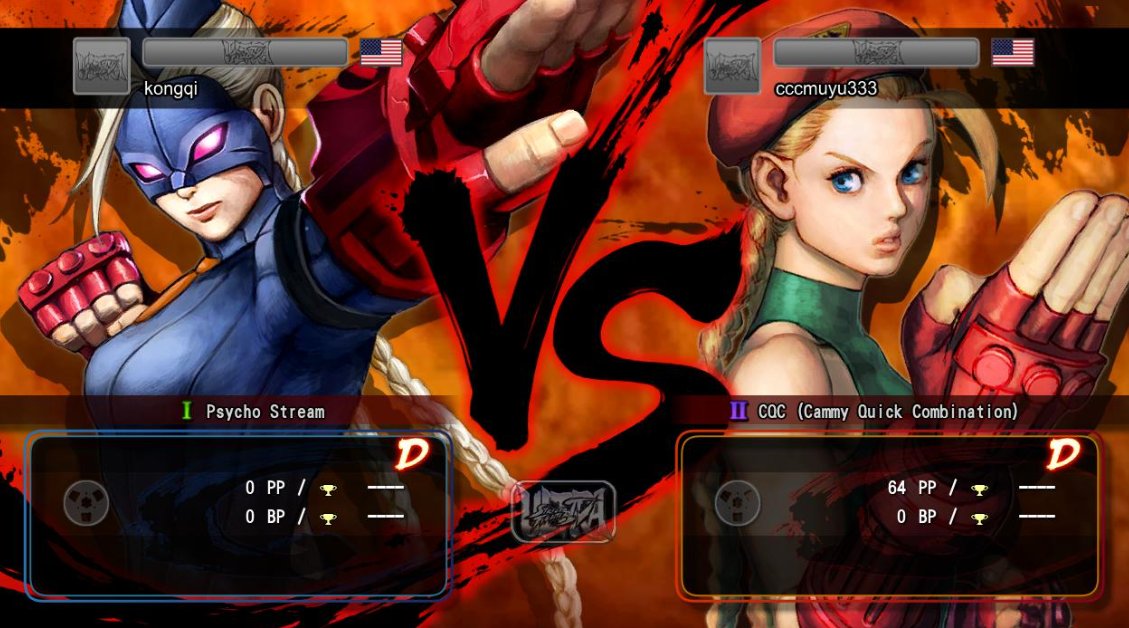This screenshot has width=1129, height=628.
Task: Click the flag beside cccmuyu333's name
Action: pos(1012,52)
